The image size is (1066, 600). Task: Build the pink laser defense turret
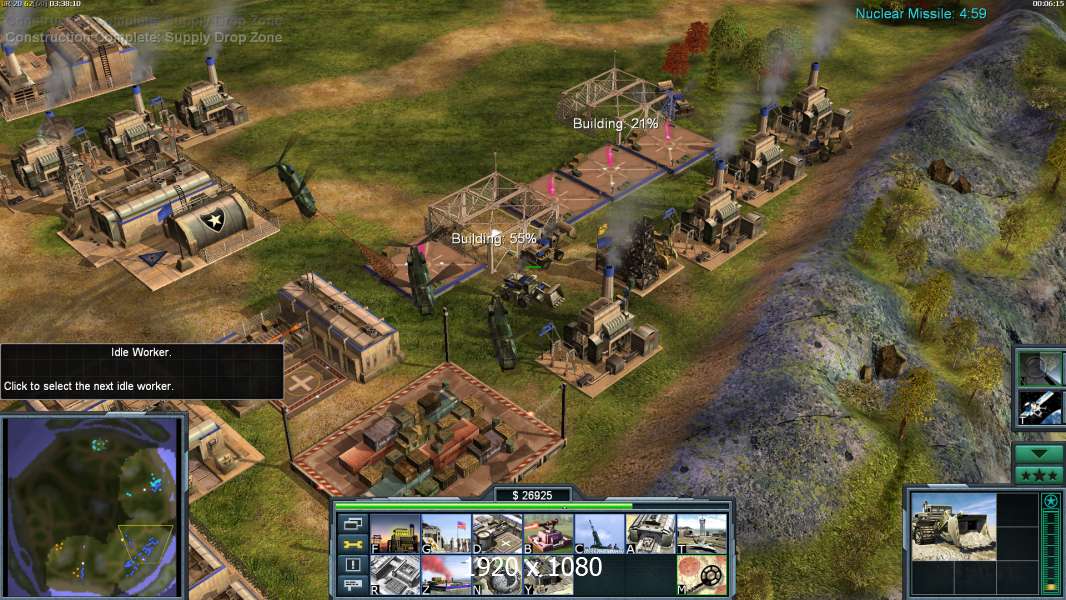548,534
